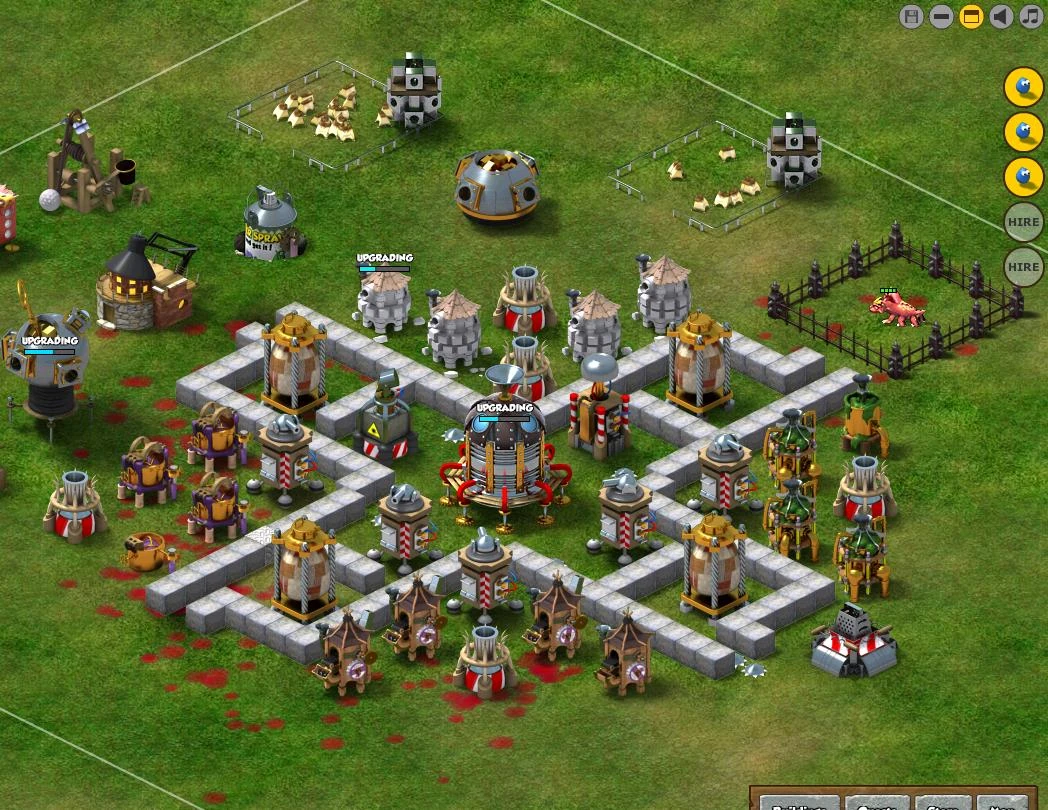
Task: Open the Buildings menu
Action: point(799,803)
